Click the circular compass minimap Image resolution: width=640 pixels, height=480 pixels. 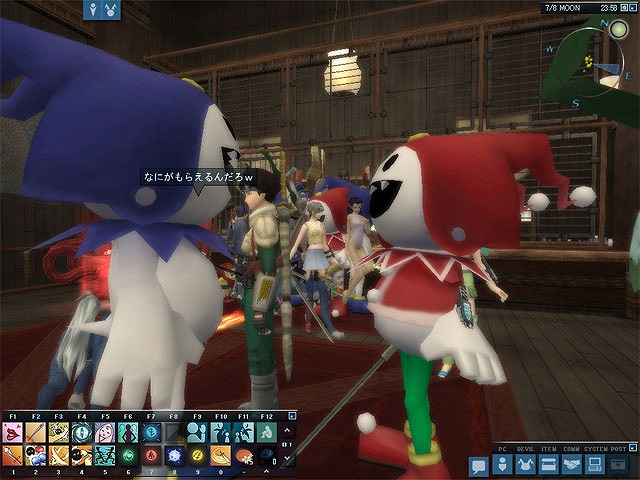[597, 61]
